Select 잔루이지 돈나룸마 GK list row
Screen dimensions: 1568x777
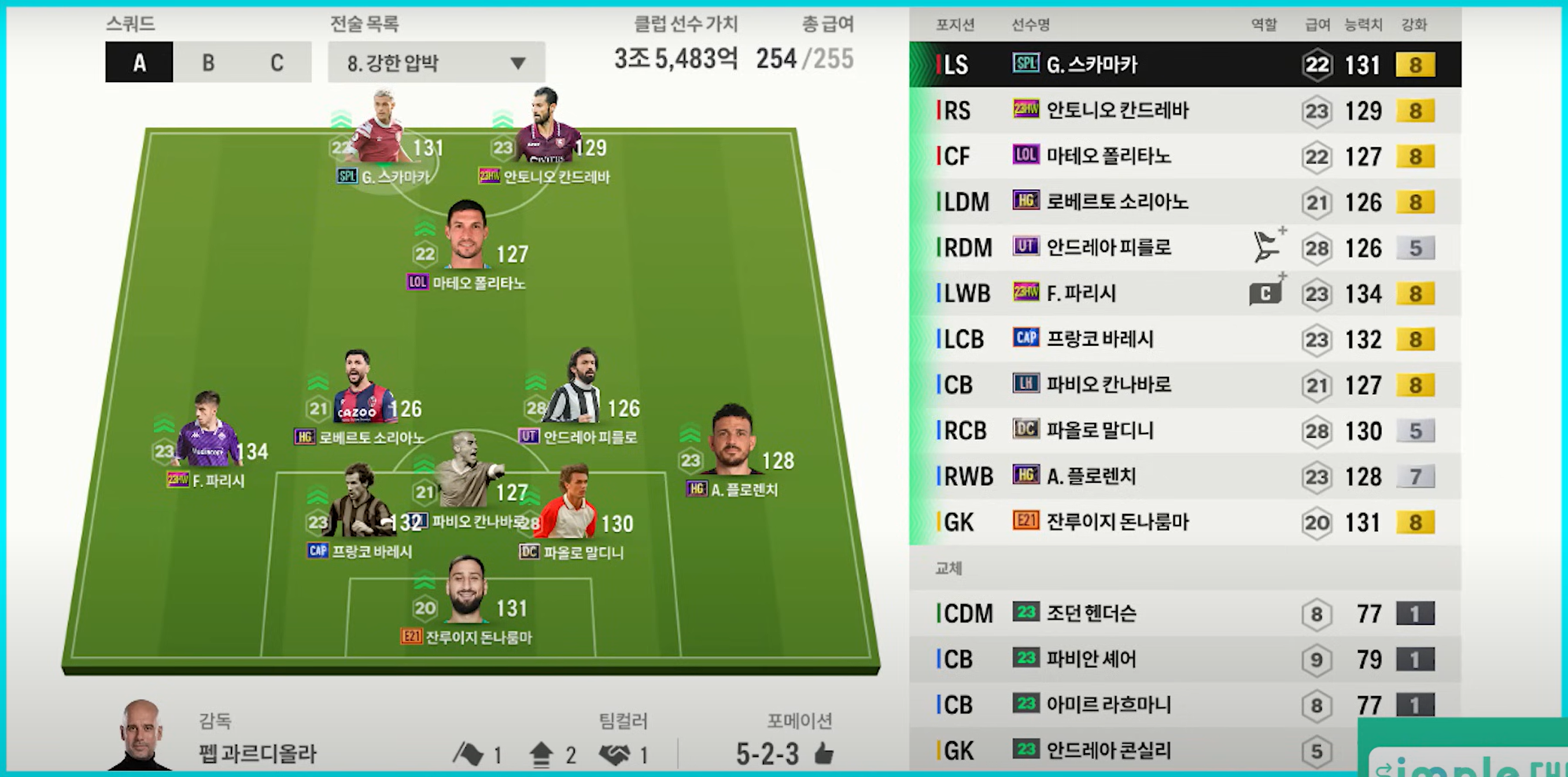click(1185, 522)
